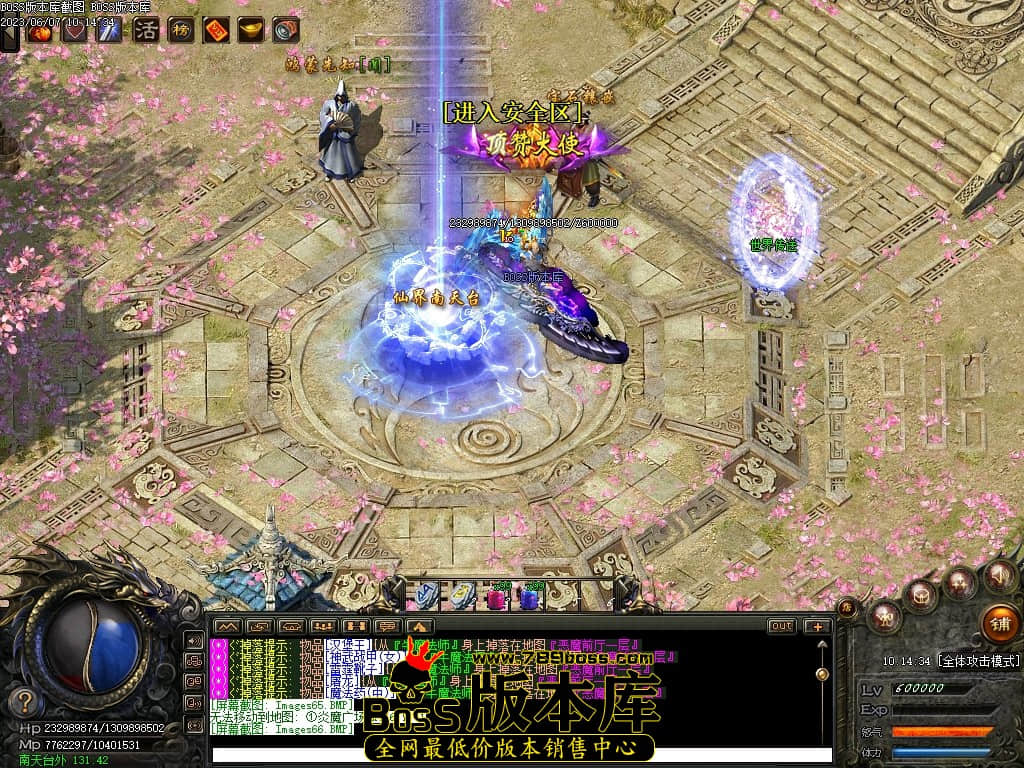Select the blue sword slash icon
This screenshot has width=1024, height=768.
point(108,31)
